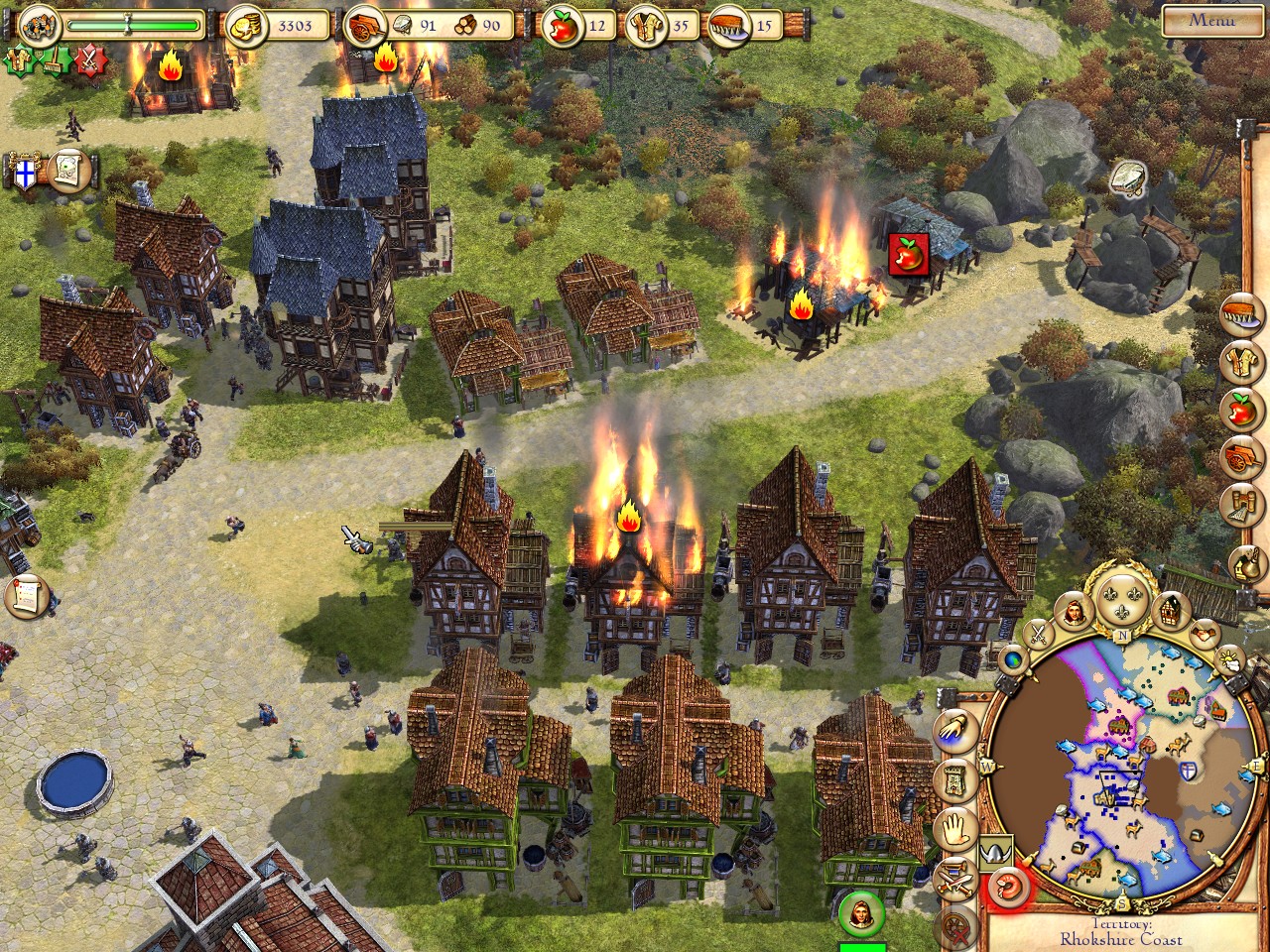Click the blue cross shield icon
1270x952 pixels.
tap(25, 175)
